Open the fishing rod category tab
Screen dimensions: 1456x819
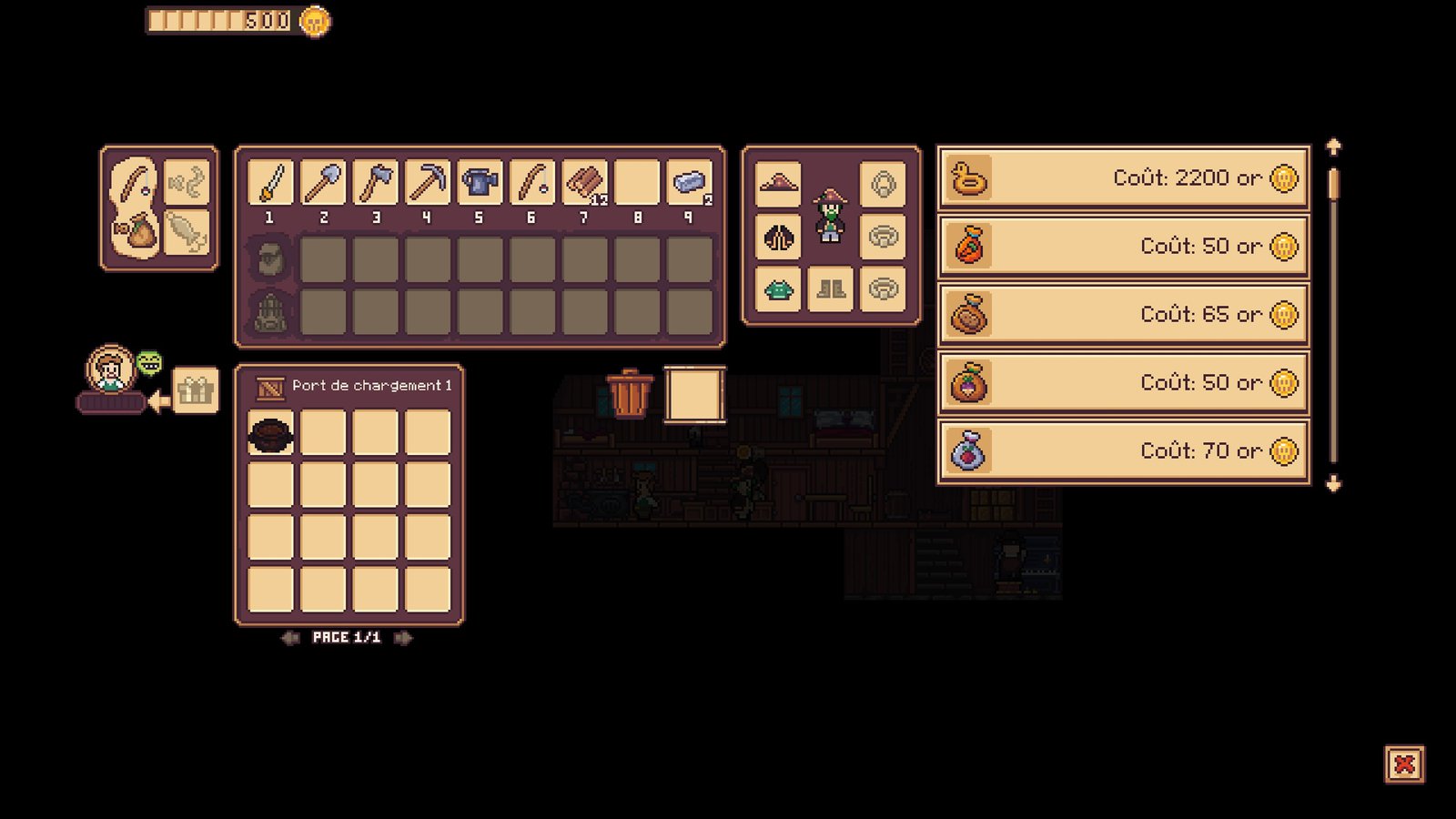(x=135, y=182)
